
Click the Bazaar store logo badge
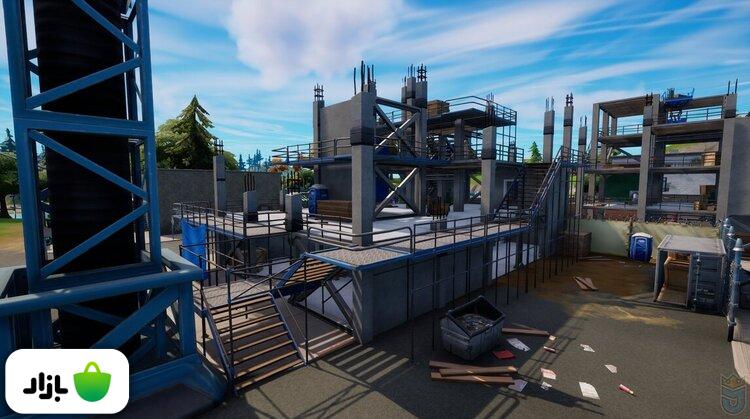click(x=67, y=381)
